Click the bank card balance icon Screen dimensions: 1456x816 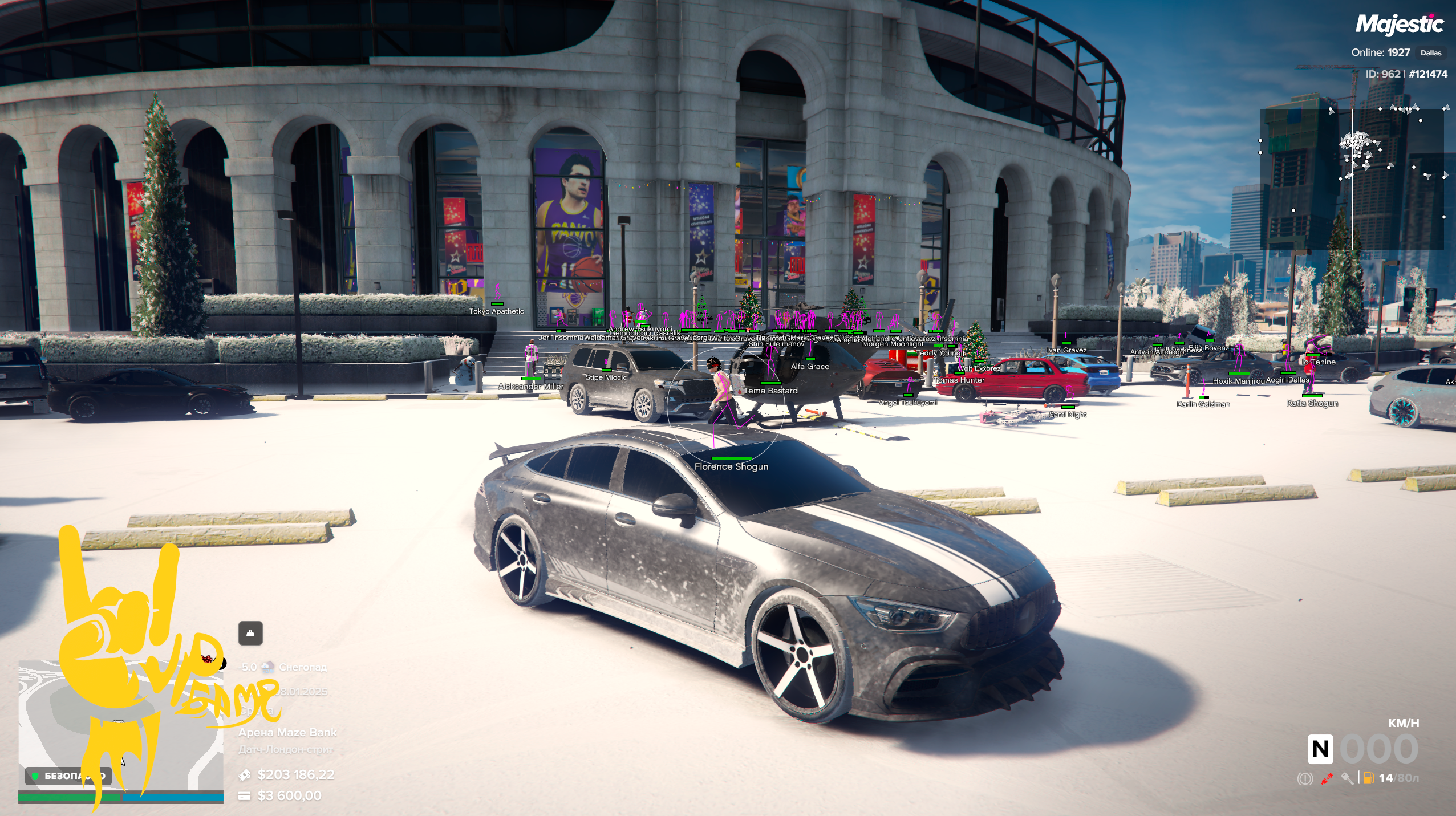tap(245, 795)
